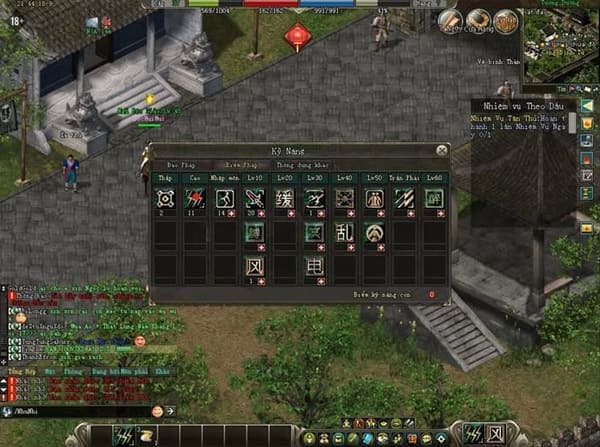Click the chat send arrow button
Screen dimensions: 600x447
170,410
